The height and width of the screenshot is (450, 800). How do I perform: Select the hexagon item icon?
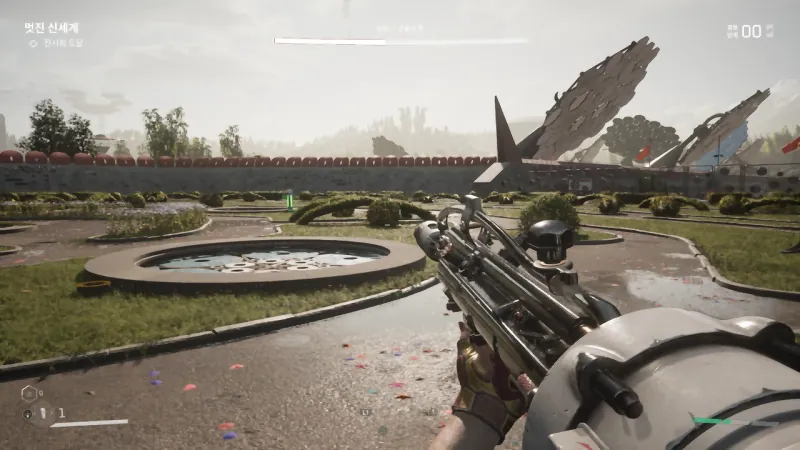pos(28,393)
